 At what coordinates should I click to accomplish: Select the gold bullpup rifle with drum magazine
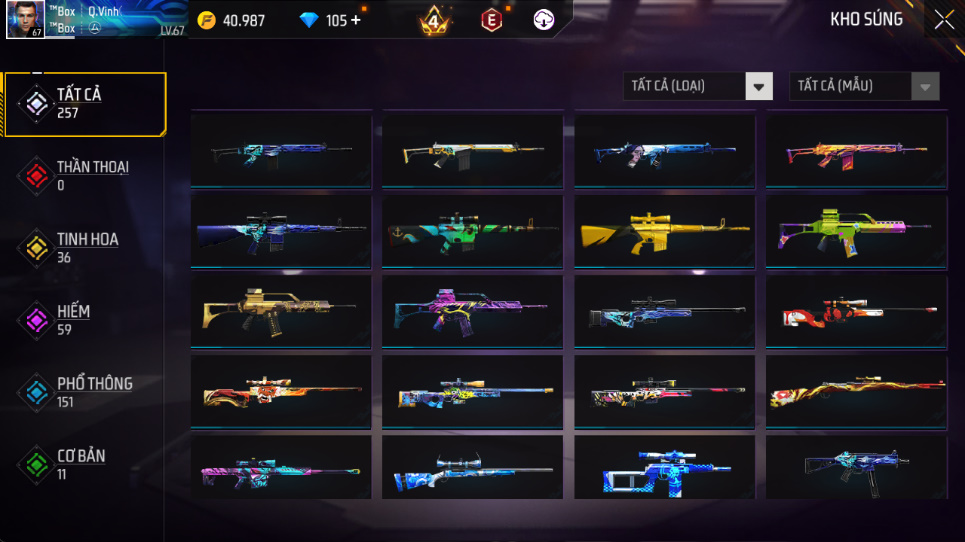[280, 311]
